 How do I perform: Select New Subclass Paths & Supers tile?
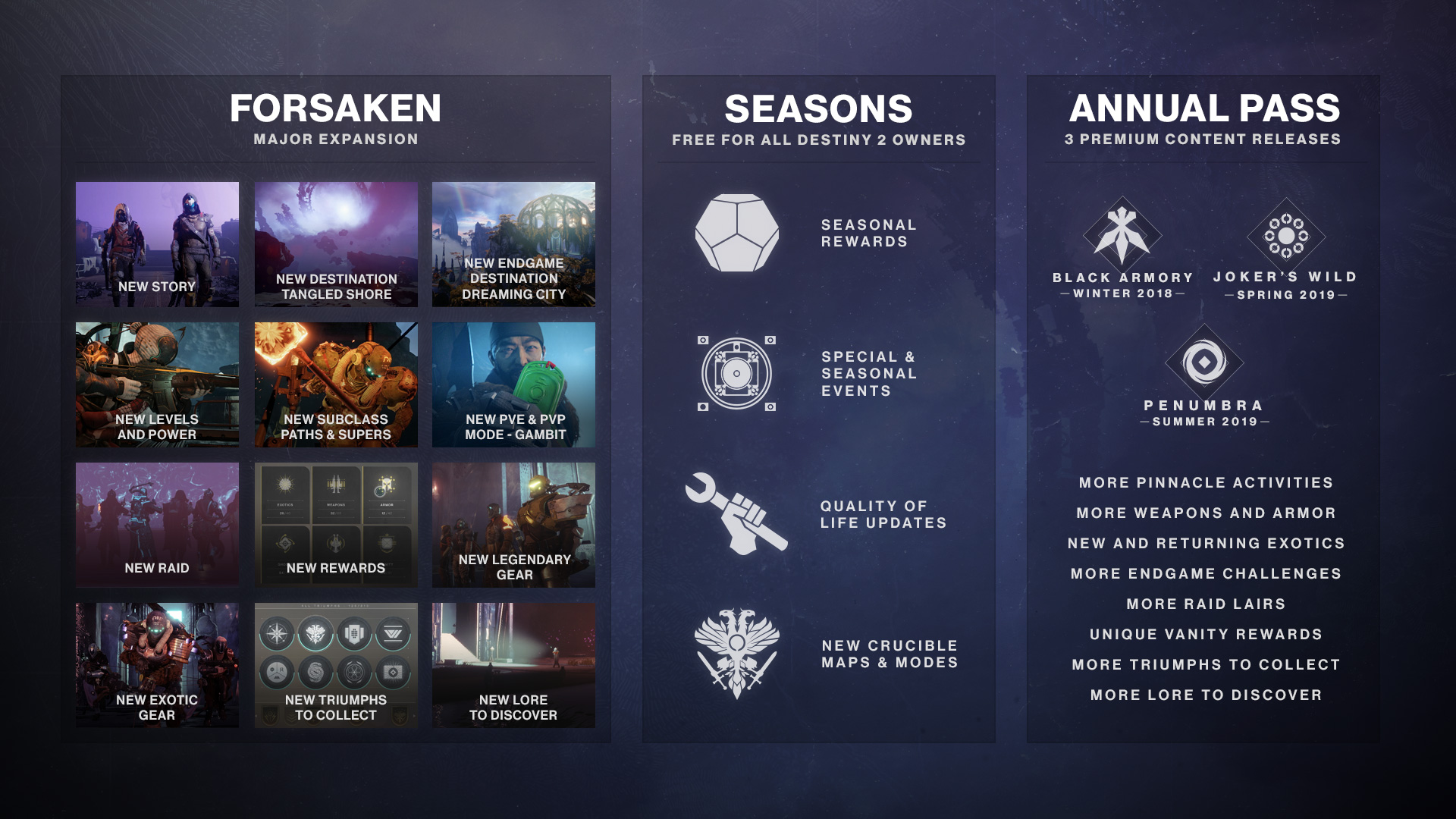point(336,384)
